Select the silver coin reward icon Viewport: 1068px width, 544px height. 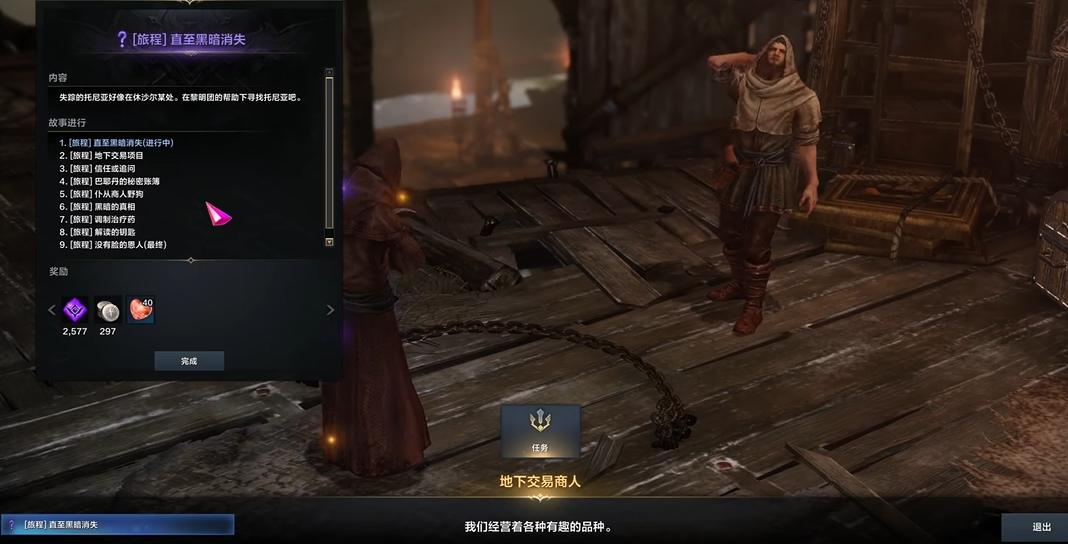pyautogui.click(x=107, y=310)
